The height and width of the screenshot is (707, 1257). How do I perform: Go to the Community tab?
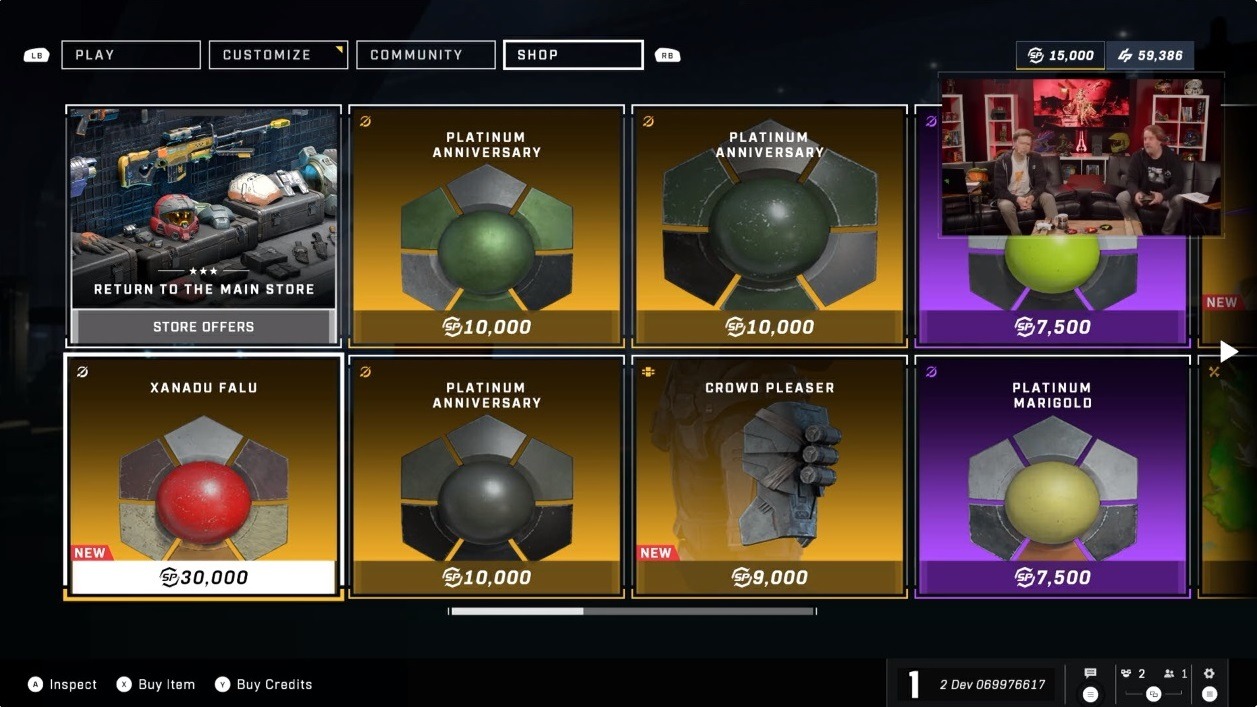tap(425, 55)
